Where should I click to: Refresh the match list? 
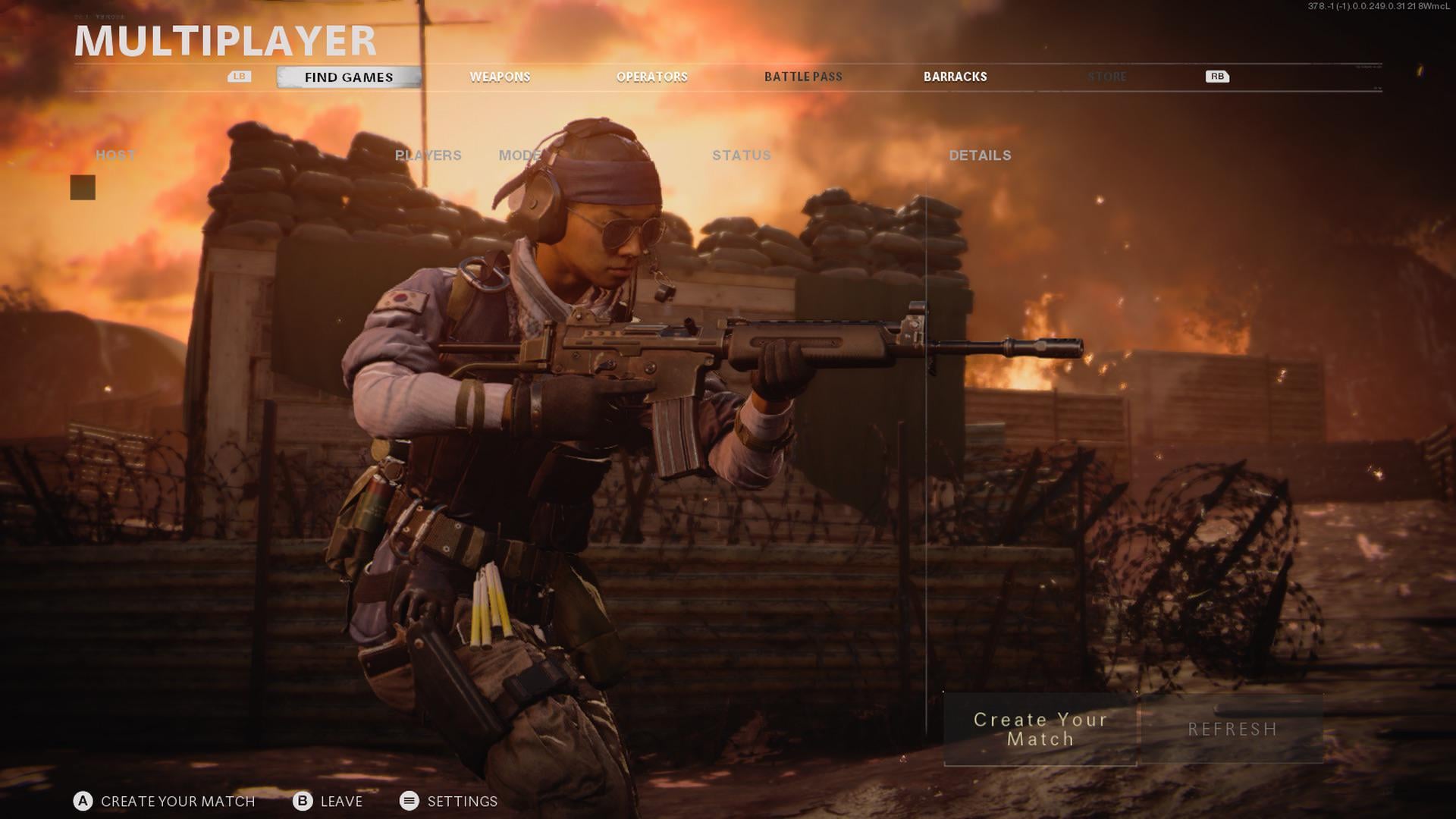coord(1232,729)
